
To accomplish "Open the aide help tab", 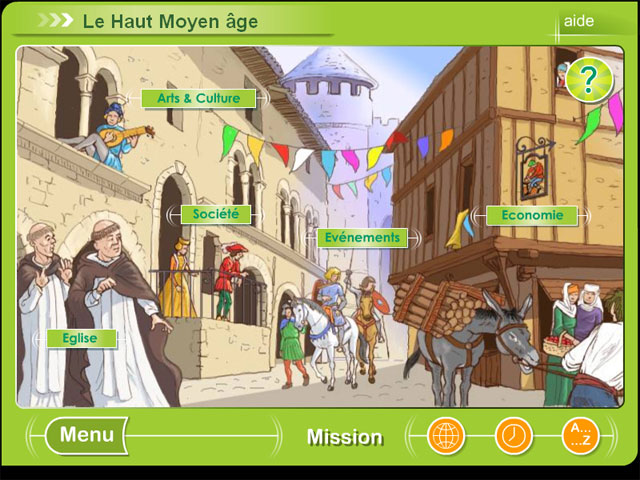I will [579, 21].
